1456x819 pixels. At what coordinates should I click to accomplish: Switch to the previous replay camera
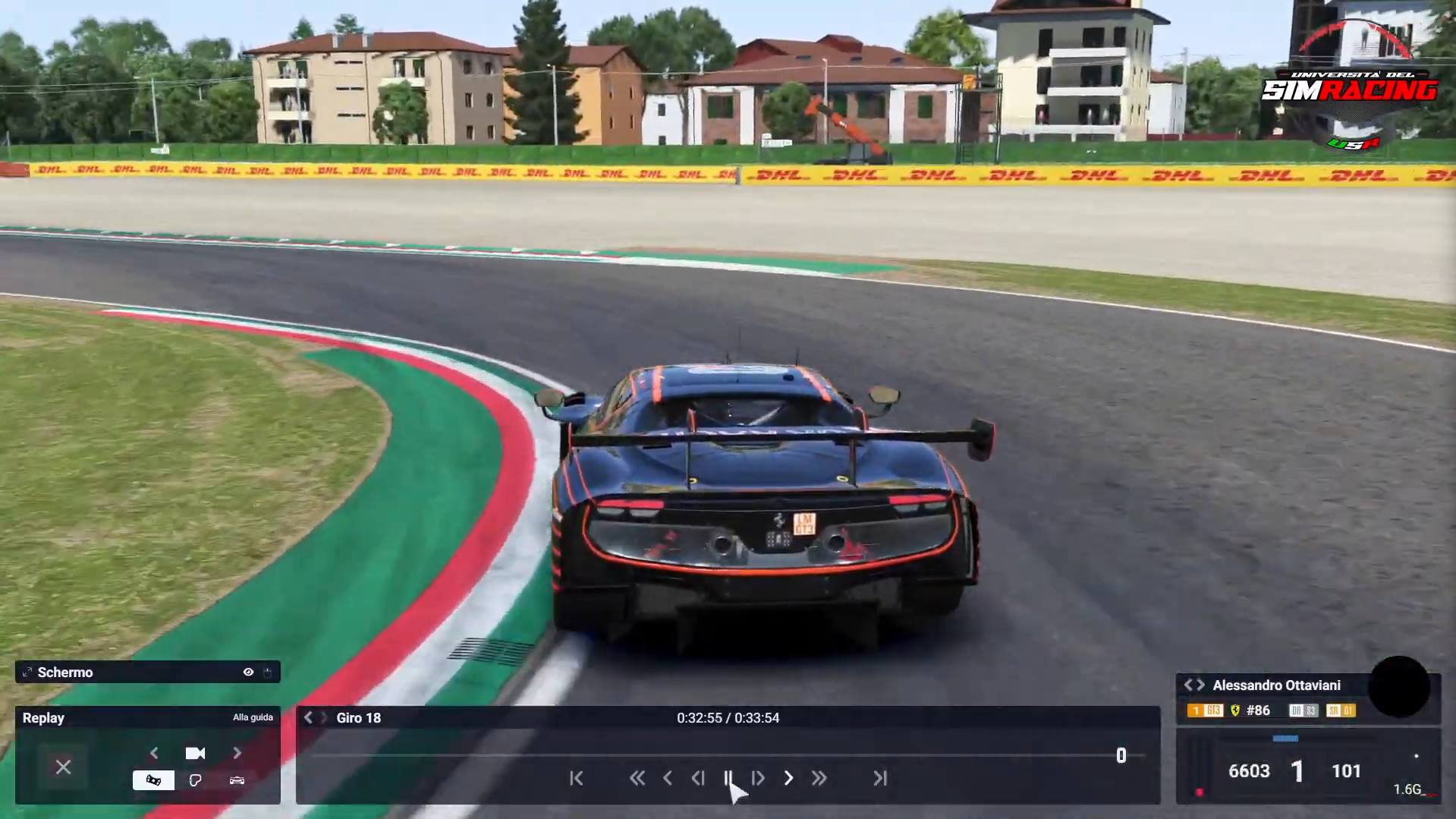(x=154, y=753)
